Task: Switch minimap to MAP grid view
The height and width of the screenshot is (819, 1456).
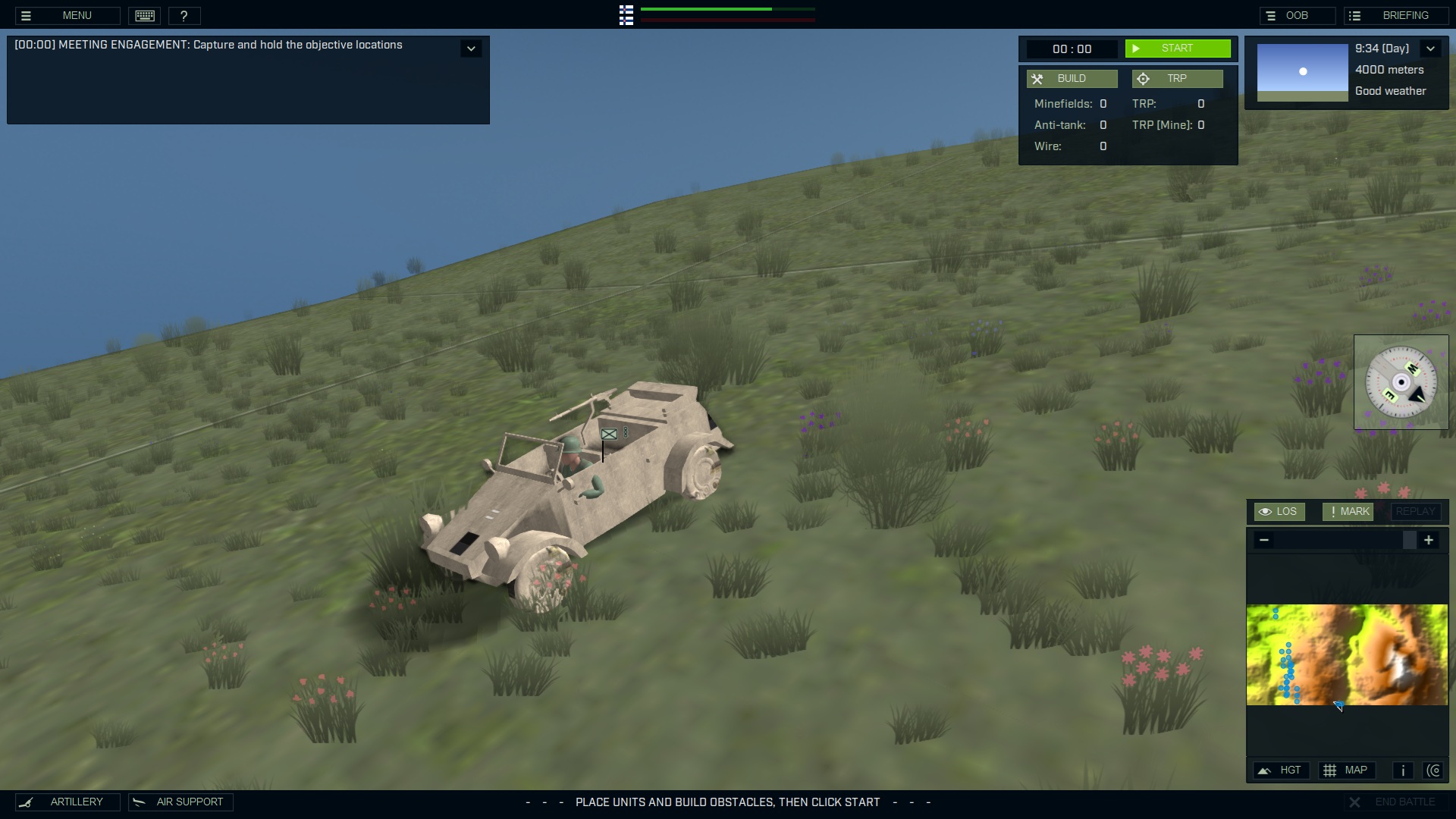Action: [1348, 770]
